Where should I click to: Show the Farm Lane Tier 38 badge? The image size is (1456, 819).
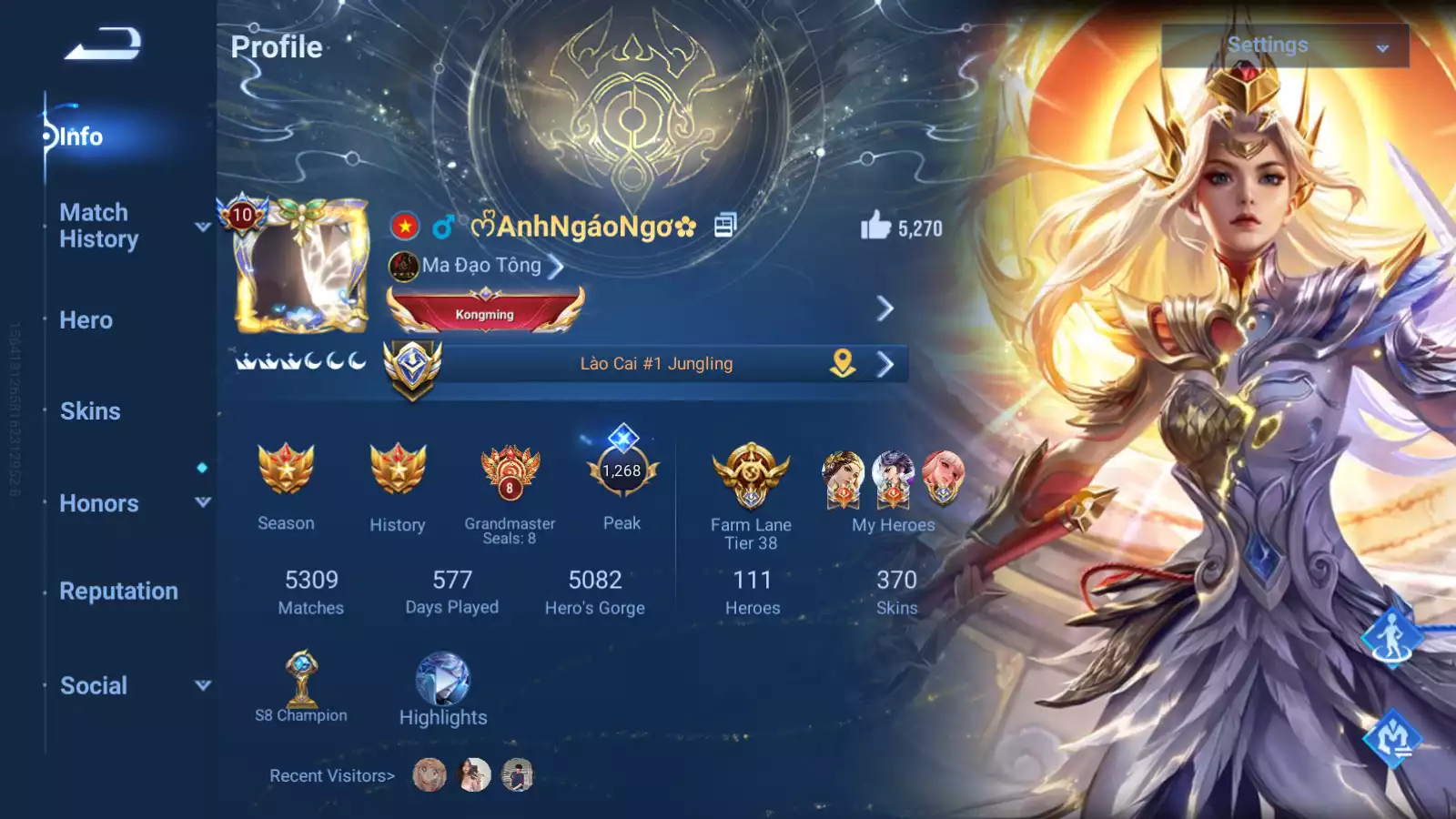pyautogui.click(x=751, y=475)
